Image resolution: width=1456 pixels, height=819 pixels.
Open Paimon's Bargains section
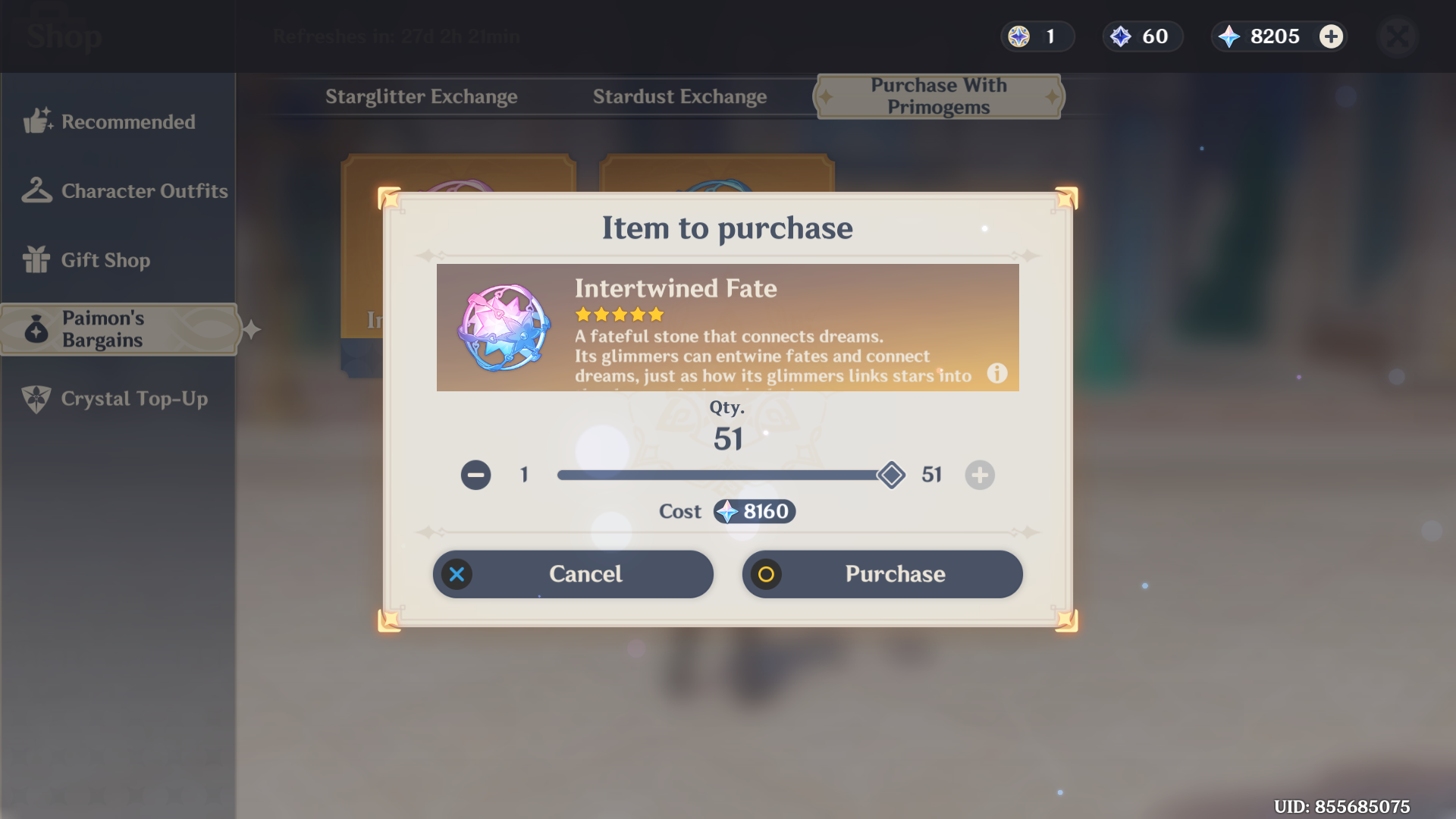118,329
